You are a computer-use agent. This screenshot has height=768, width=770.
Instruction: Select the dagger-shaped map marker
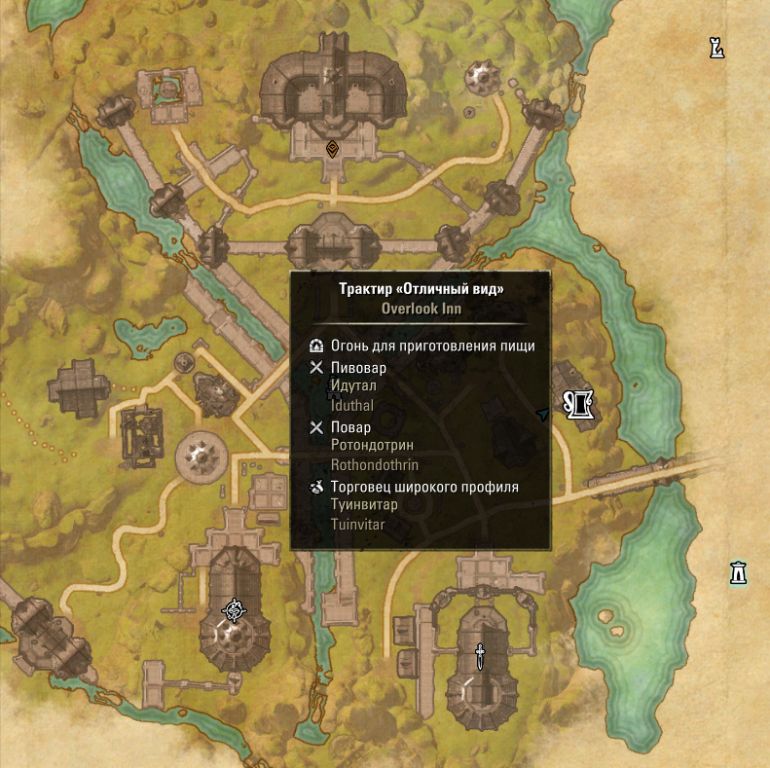click(480, 656)
